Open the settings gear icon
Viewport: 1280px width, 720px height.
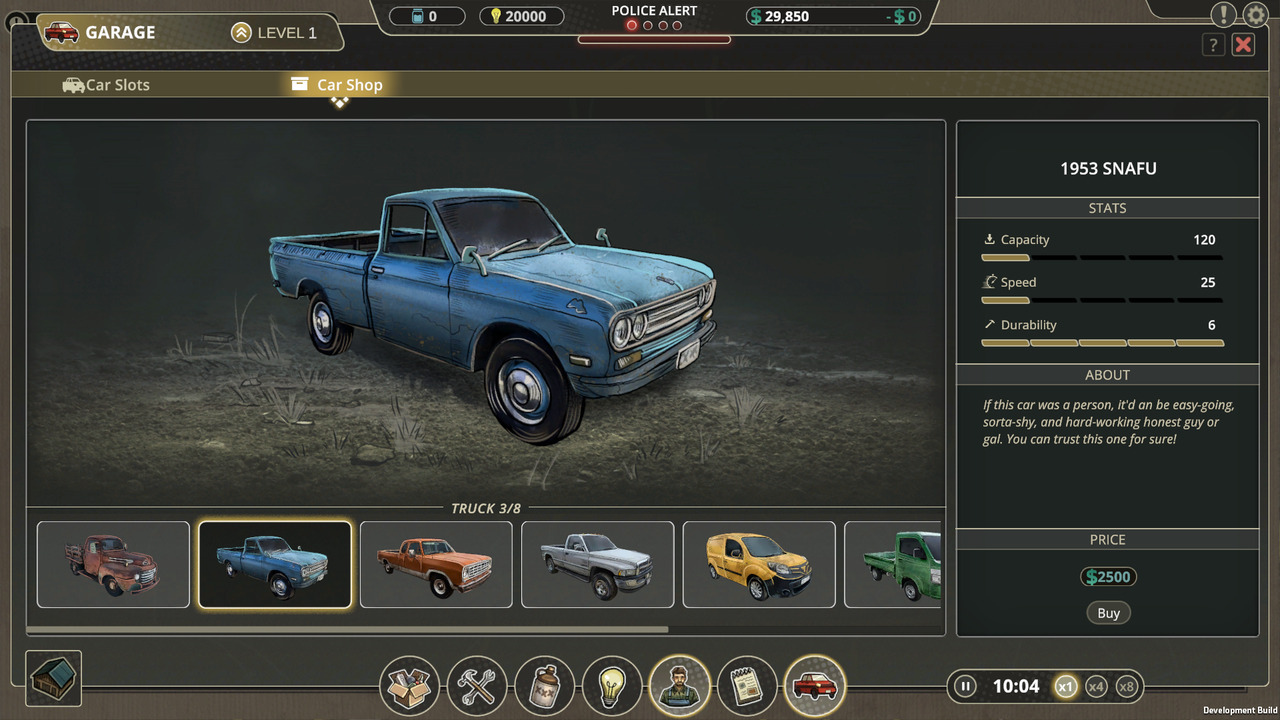click(1255, 15)
